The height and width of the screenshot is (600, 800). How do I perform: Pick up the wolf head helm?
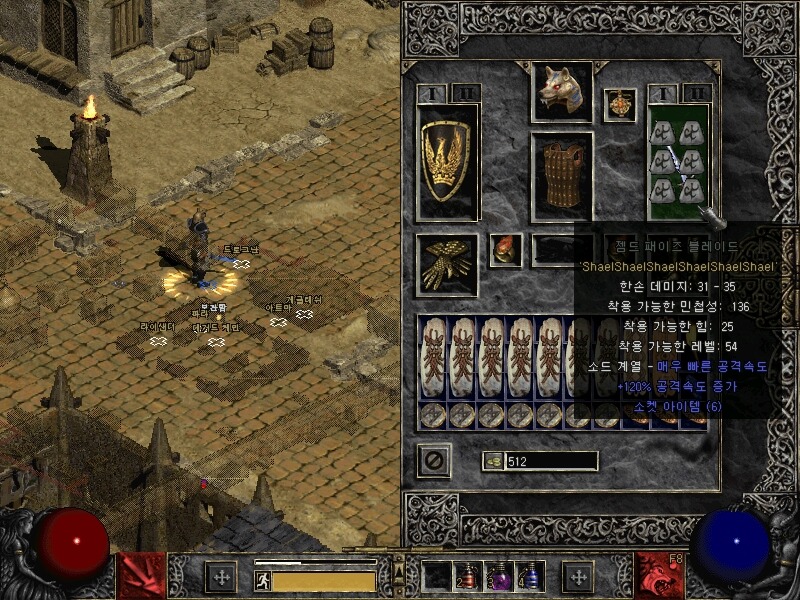click(561, 93)
